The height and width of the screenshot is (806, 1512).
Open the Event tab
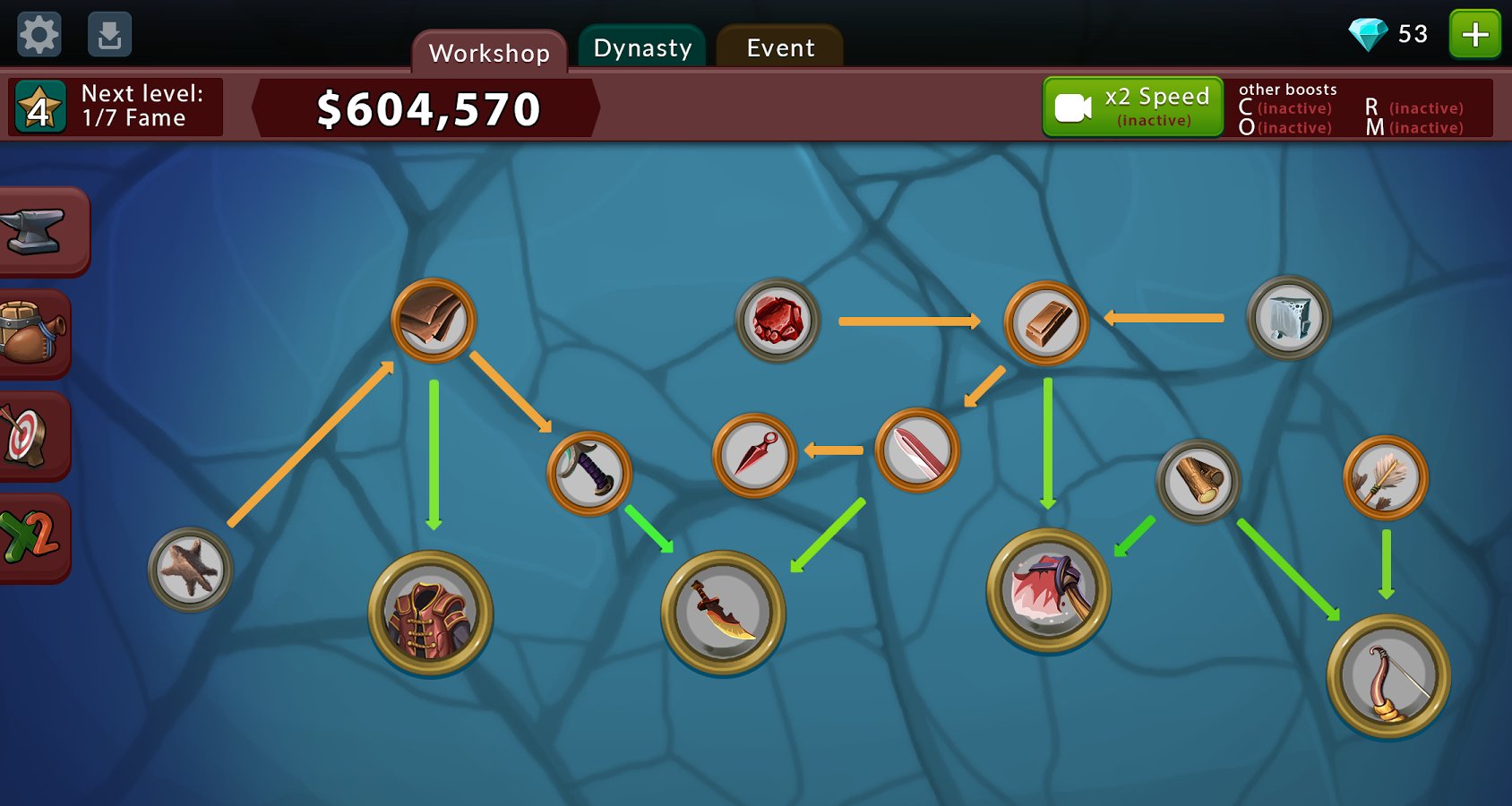click(x=780, y=47)
